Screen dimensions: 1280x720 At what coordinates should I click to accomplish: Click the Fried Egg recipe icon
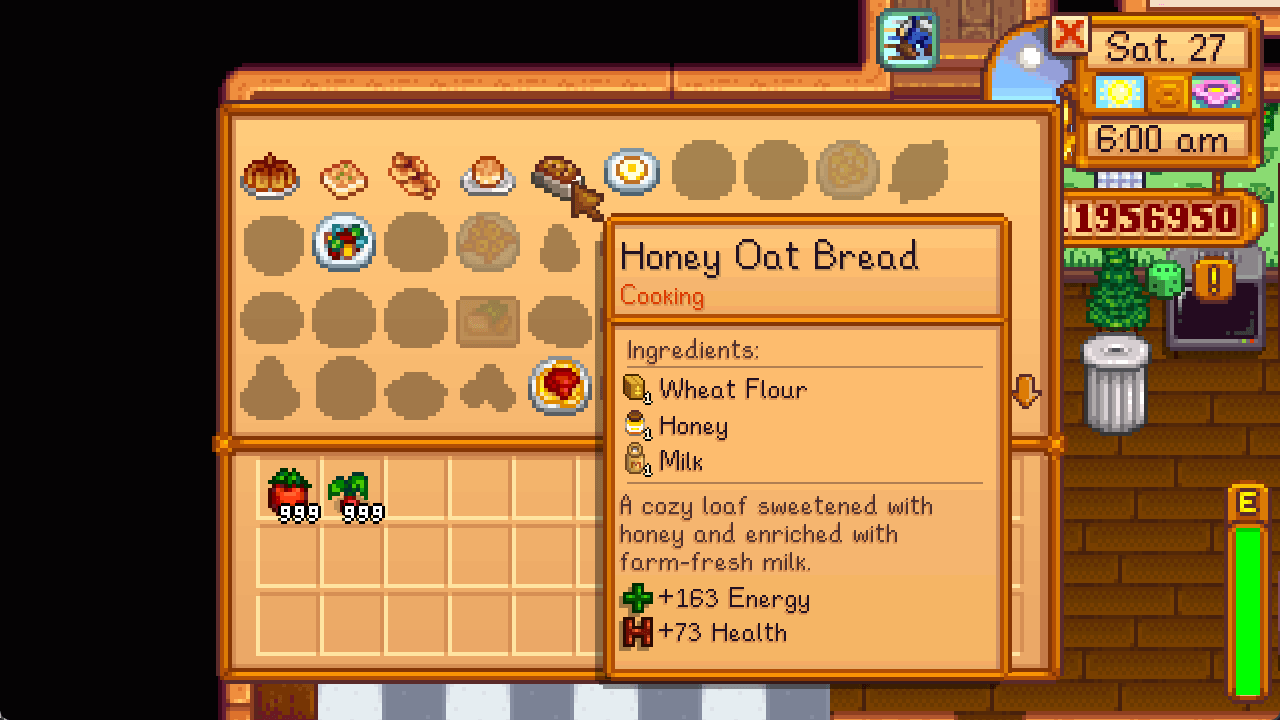click(x=630, y=170)
